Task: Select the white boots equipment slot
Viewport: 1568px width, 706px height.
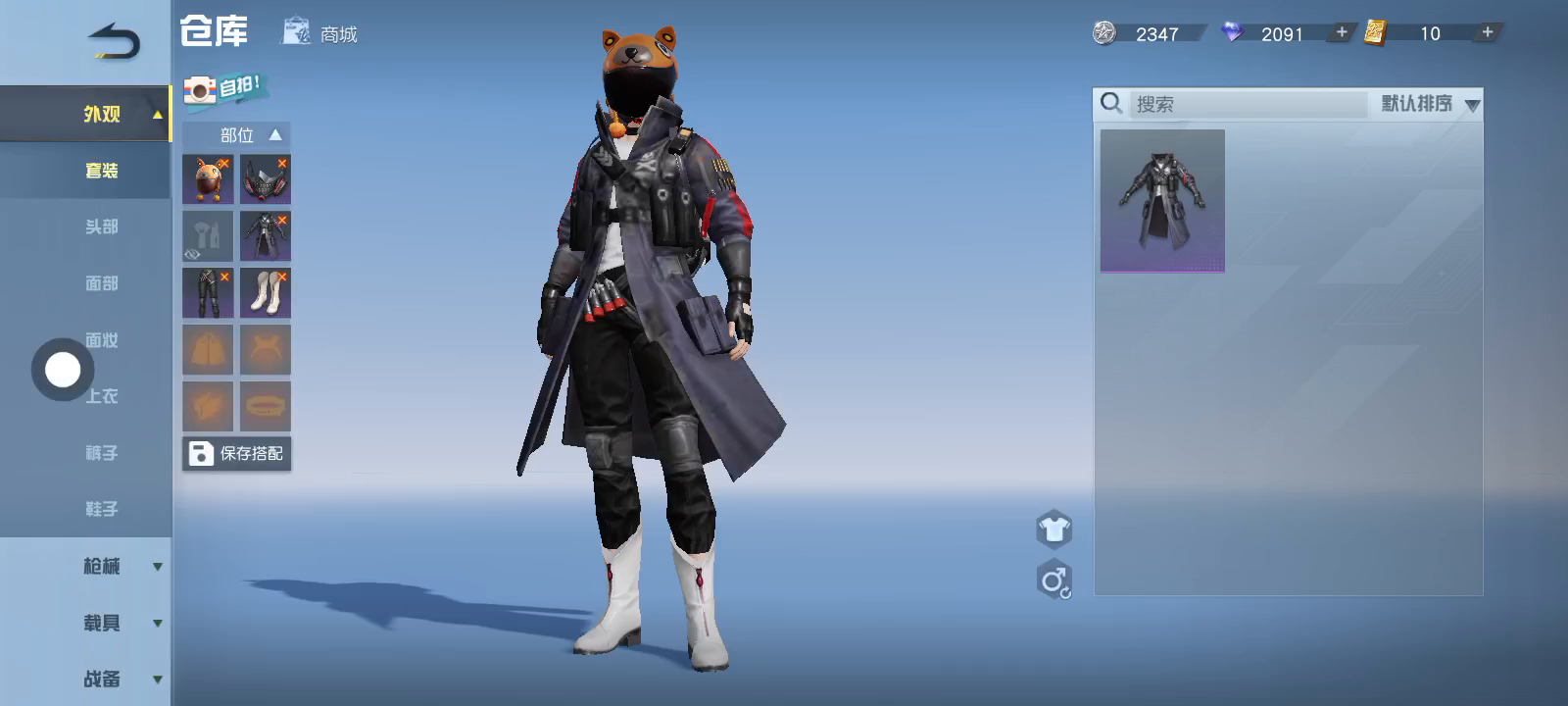Action: pos(266,292)
